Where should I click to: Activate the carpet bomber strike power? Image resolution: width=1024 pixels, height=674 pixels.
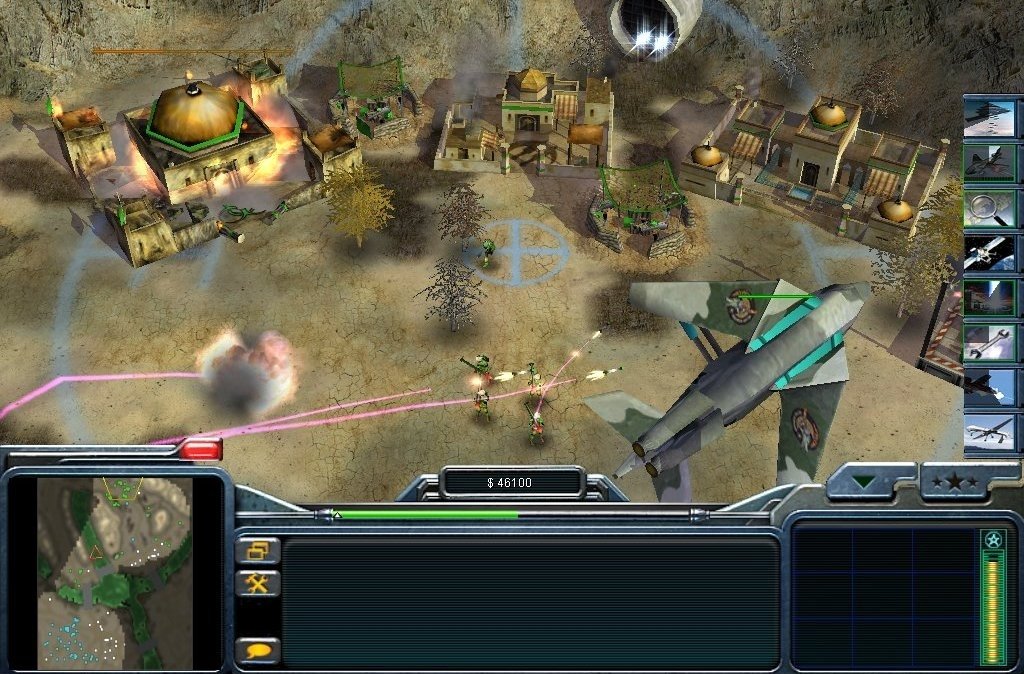[x=990, y=117]
